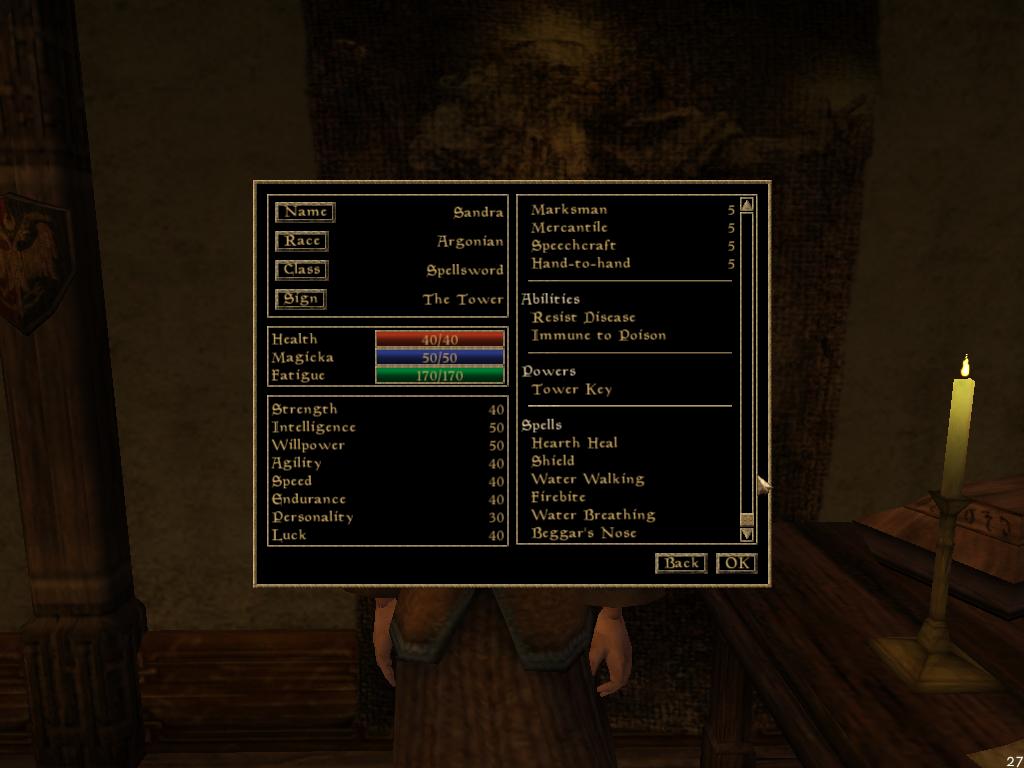This screenshot has width=1024, height=768.
Task: Click the Name button
Action: [305, 212]
